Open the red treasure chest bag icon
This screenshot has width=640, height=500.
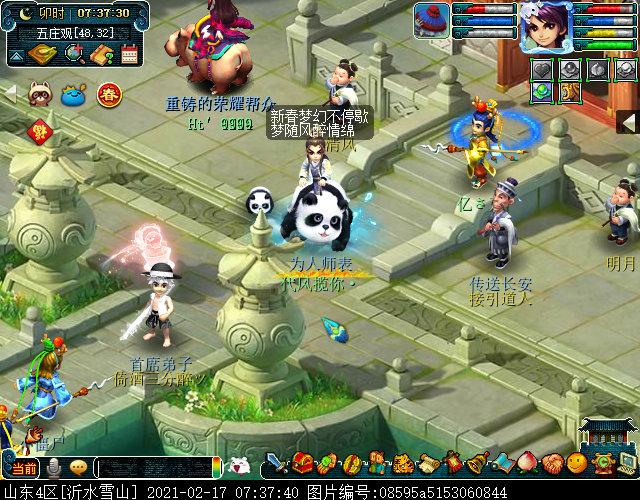(302, 464)
